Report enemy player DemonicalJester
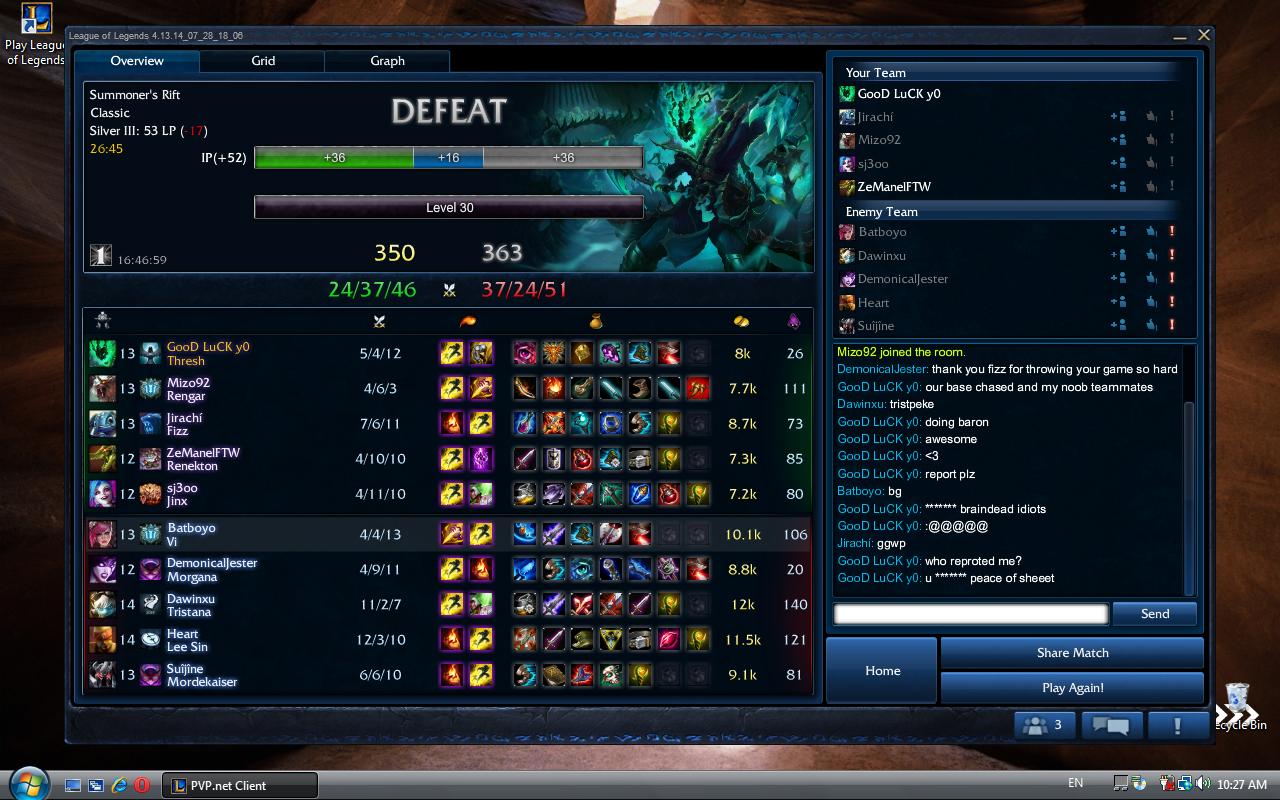This screenshot has width=1280, height=800. (x=1172, y=279)
